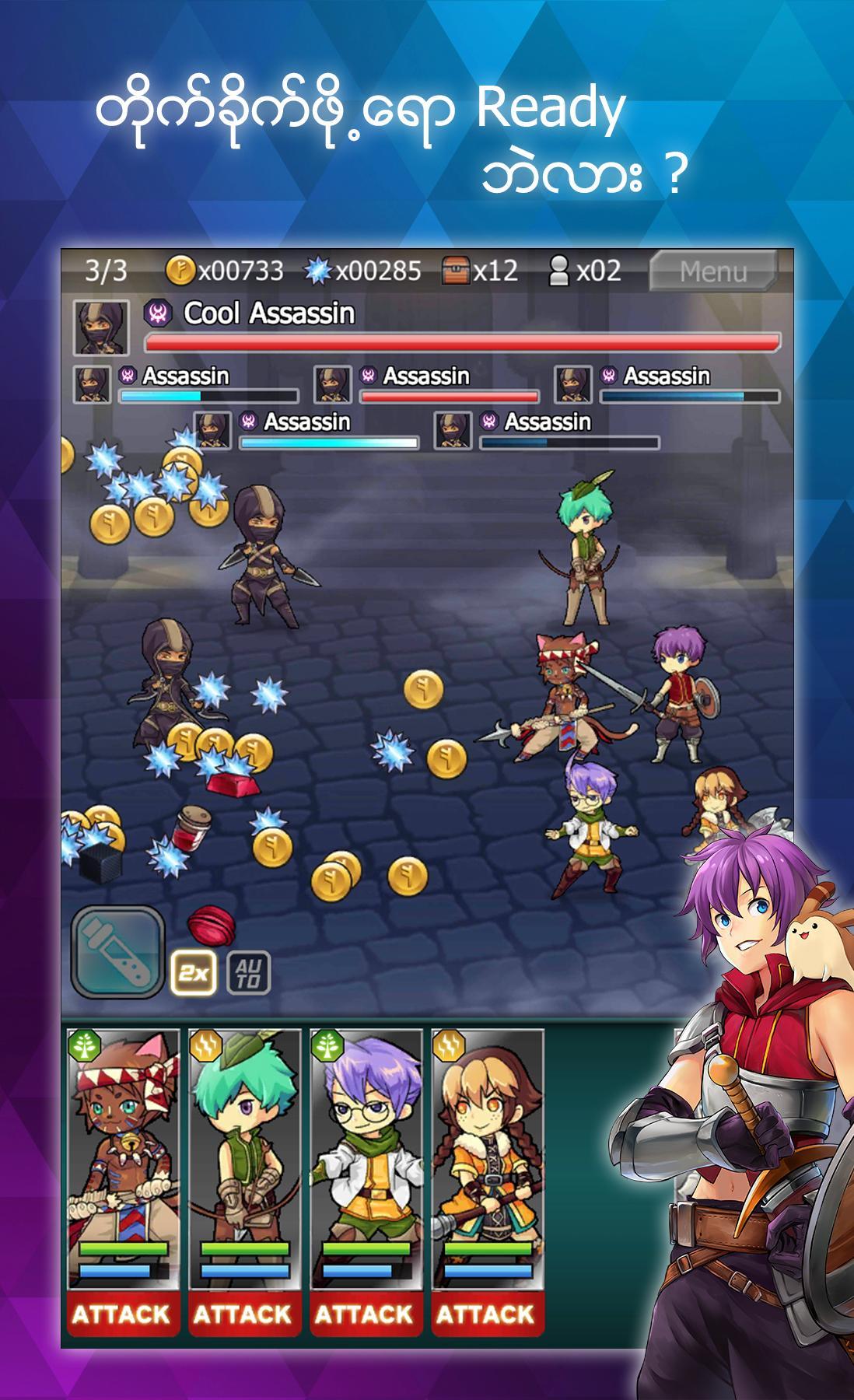Use the potion vial button
Image resolution: width=854 pixels, height=1400 pixels.
click(118, 951)
